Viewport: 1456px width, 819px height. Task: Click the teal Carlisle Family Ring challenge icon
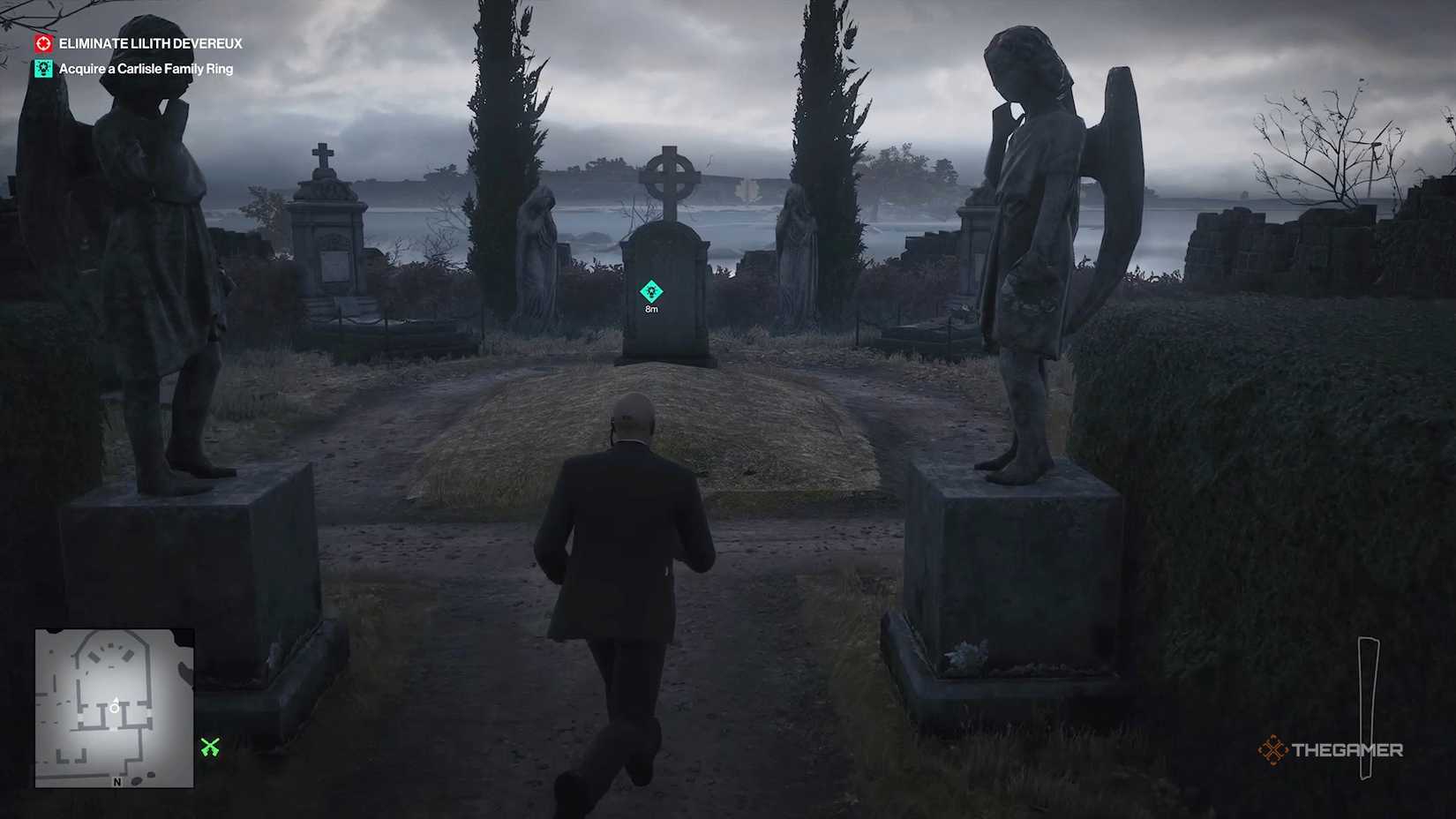tap(43, 68)
